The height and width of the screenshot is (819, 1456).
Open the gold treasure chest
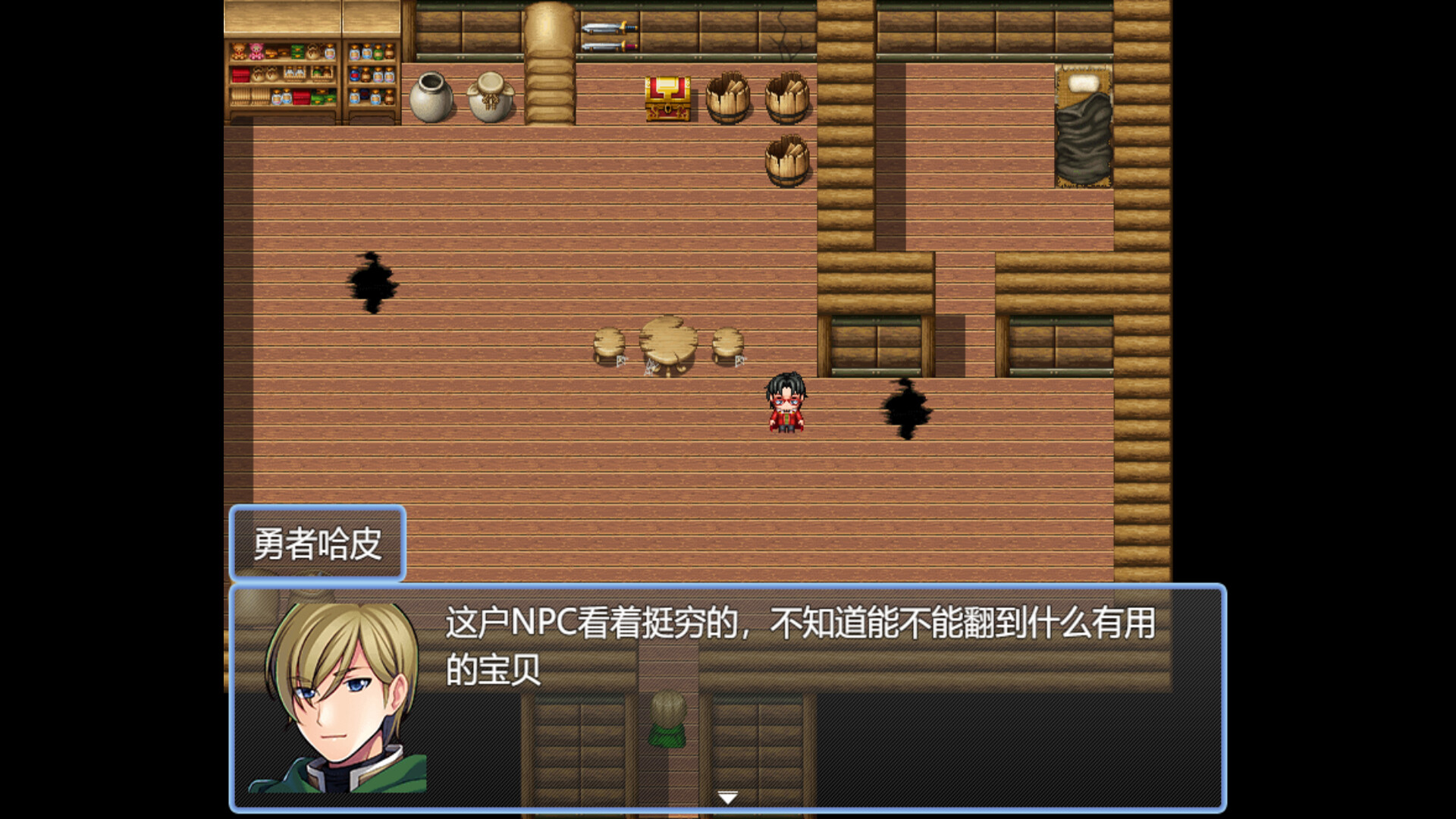point(666,99)
